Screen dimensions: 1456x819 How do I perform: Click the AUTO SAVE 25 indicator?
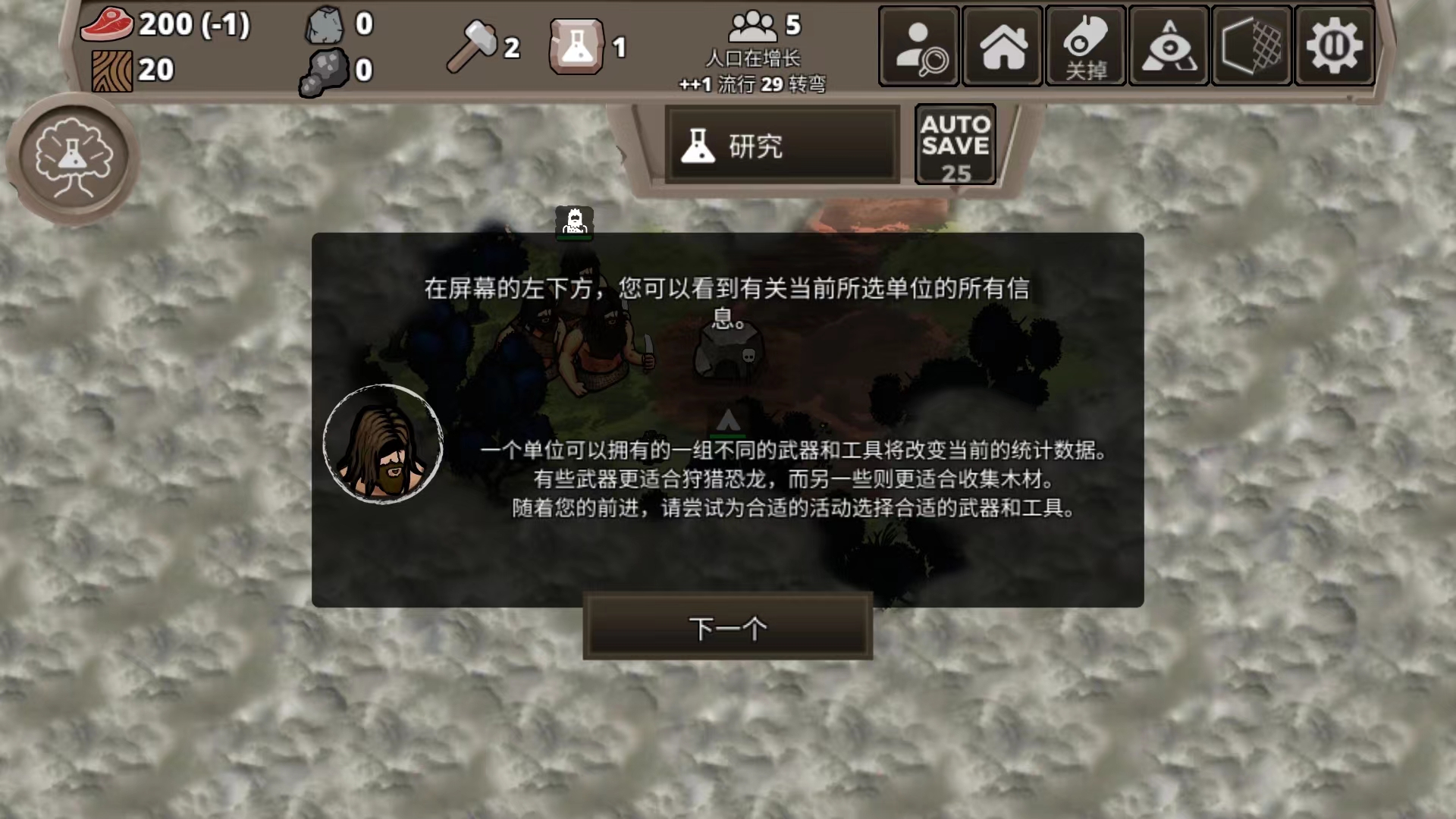(955, 144)
